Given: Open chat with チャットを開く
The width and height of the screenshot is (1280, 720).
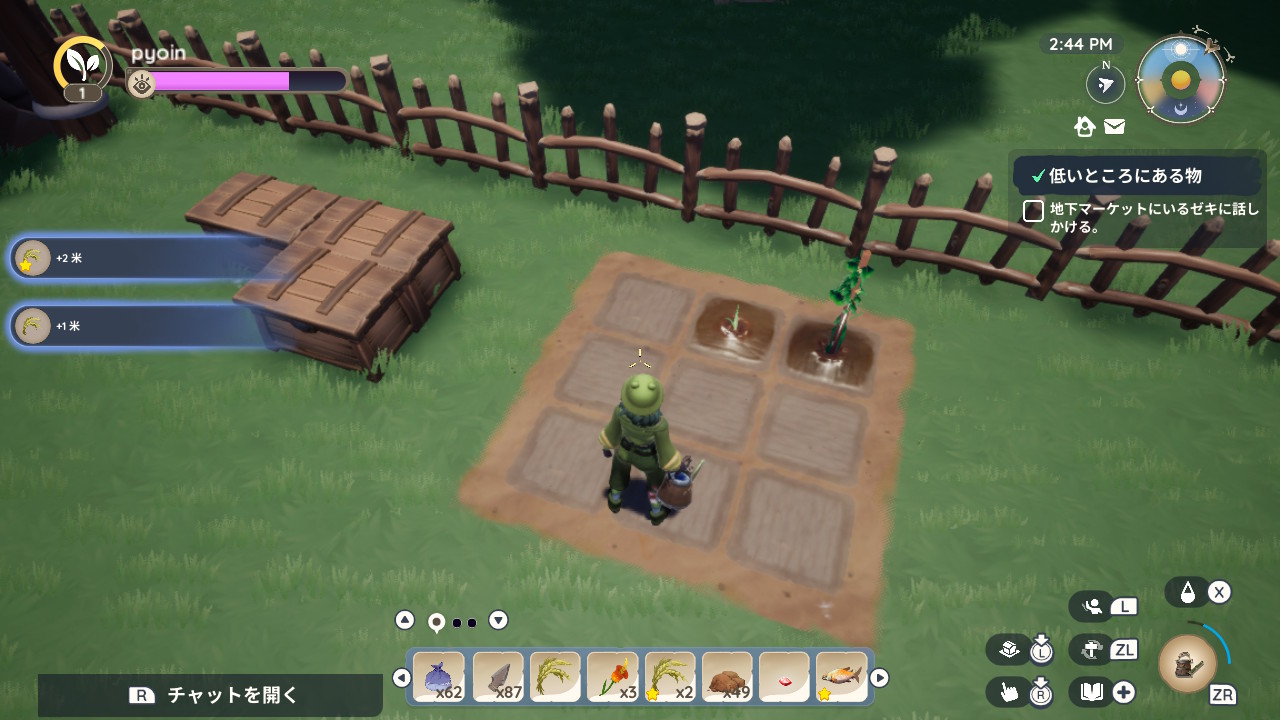Looking at the screenshot, I should (210, 695).
